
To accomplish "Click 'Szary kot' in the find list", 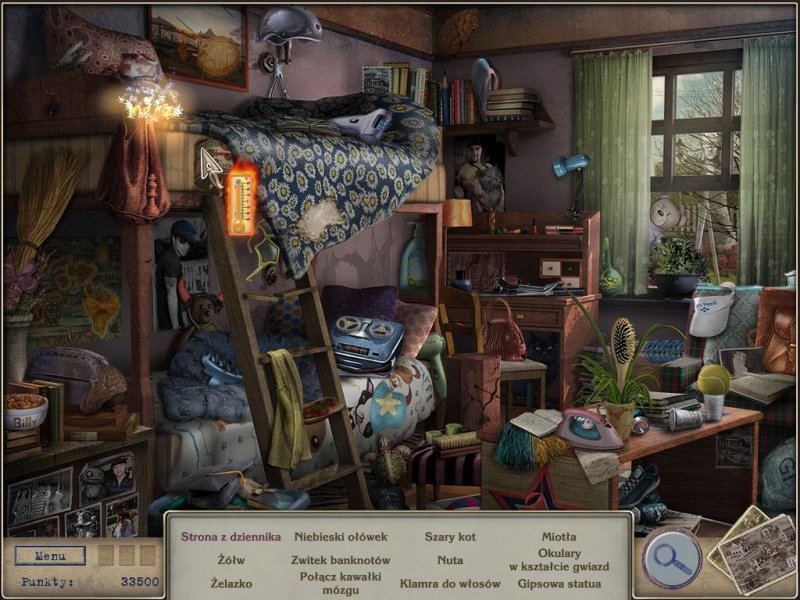I will [x=450, y=537].
